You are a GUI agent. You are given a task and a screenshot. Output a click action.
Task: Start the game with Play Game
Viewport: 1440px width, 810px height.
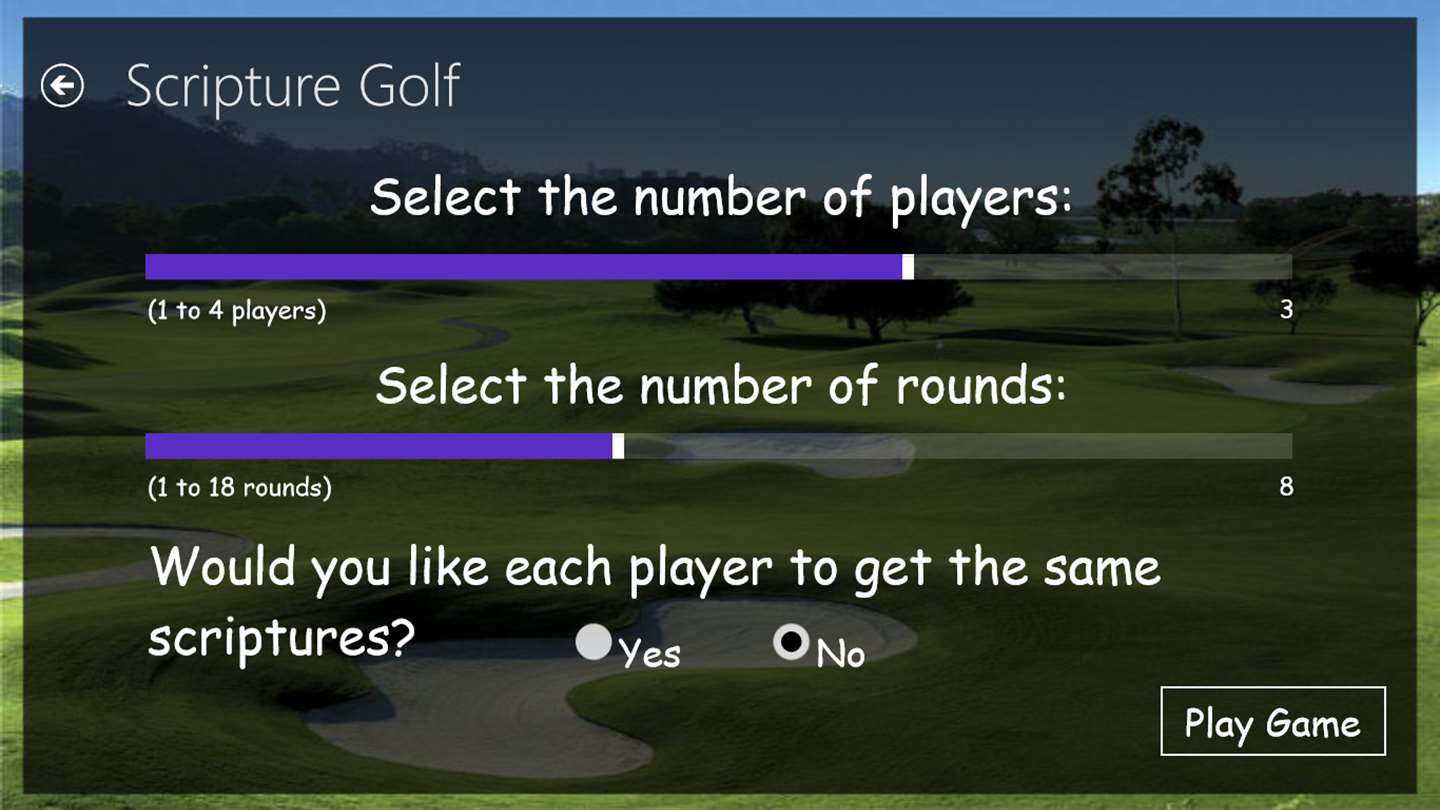click(x=1272, y=722)
